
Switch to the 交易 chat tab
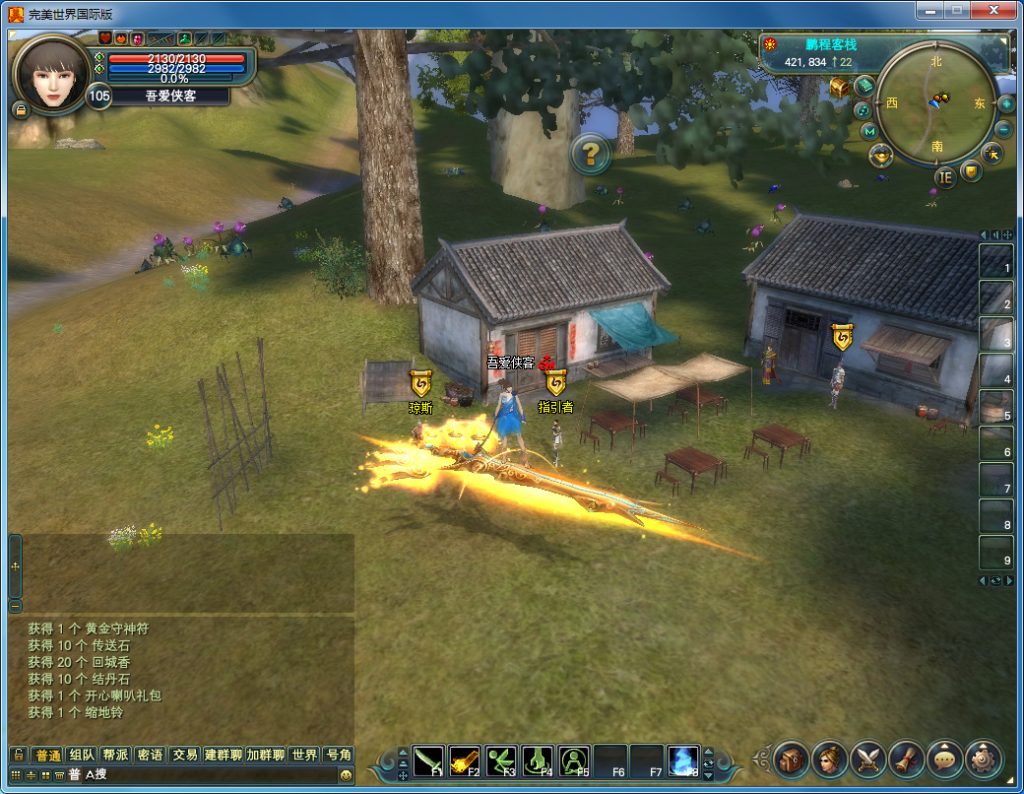(184, 755)
